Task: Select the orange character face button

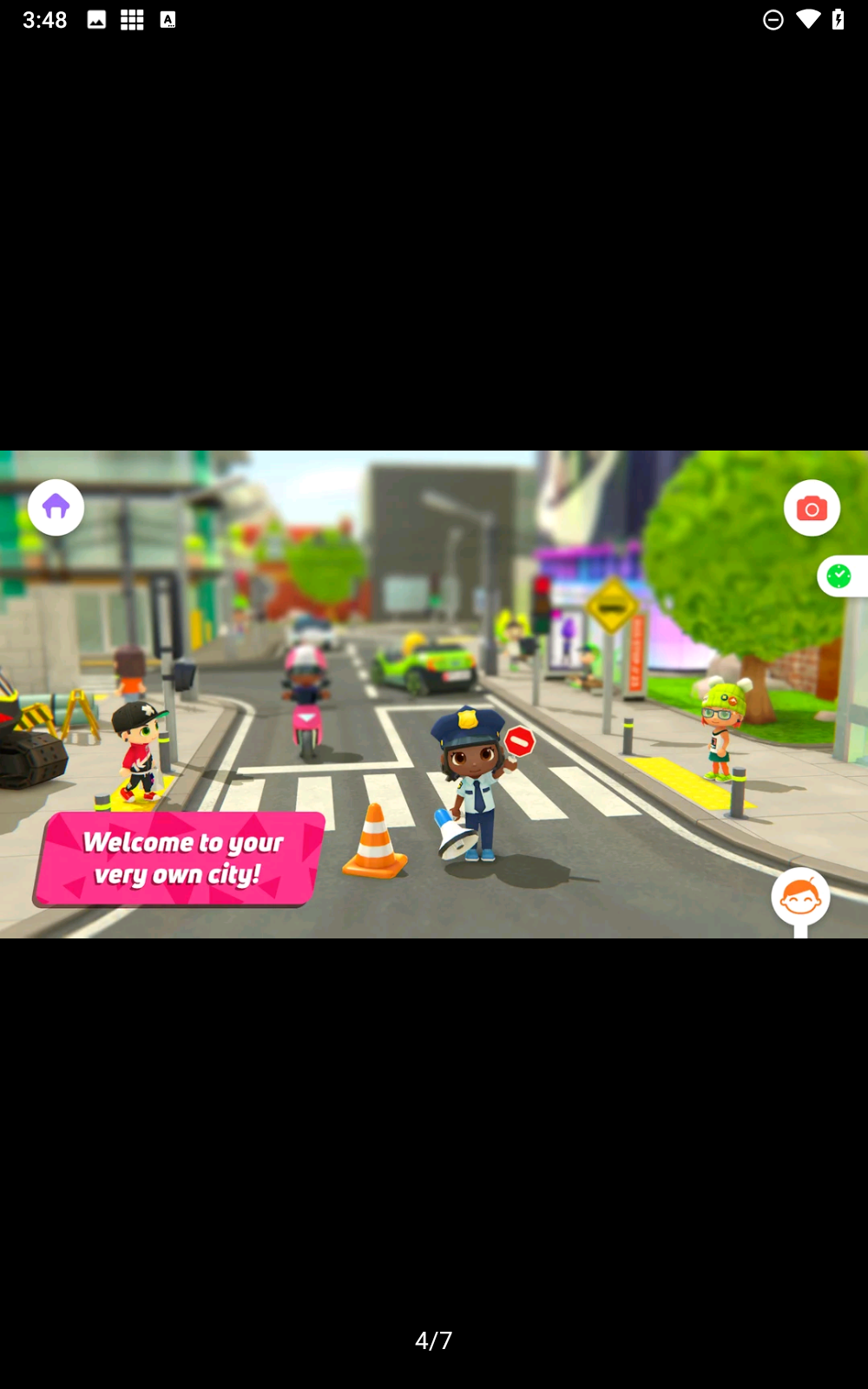Action: [800, 898]
